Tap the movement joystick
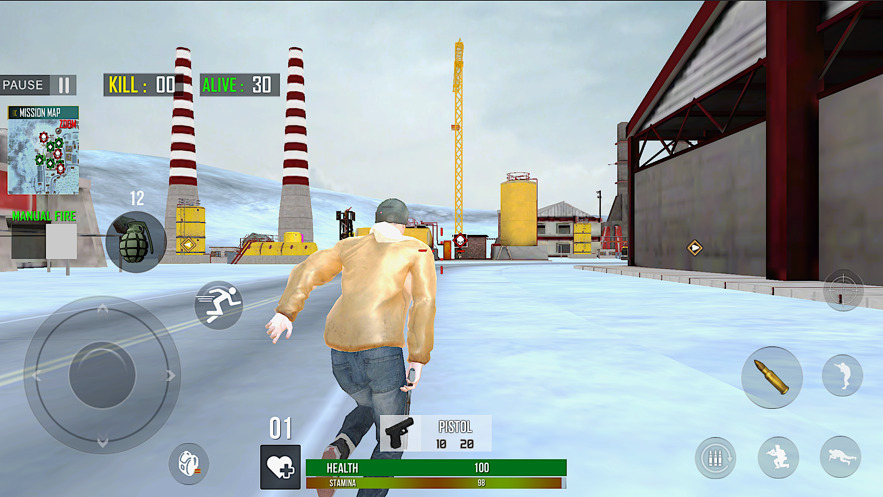Image resolution: width=883 pixels, height=497 pixels. [x=101, y=375]
